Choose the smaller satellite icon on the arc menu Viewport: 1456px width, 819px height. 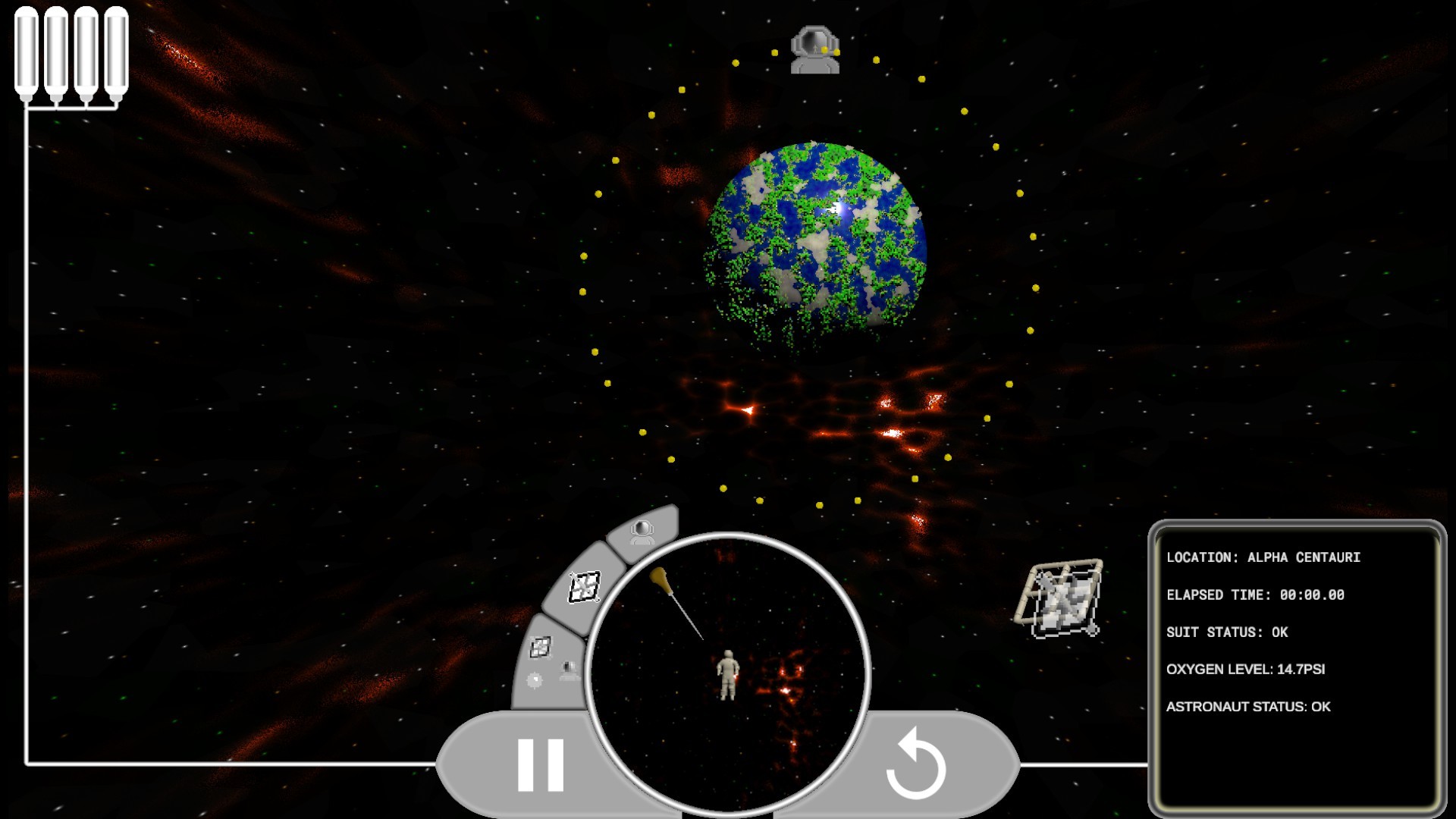click(540, 646)
